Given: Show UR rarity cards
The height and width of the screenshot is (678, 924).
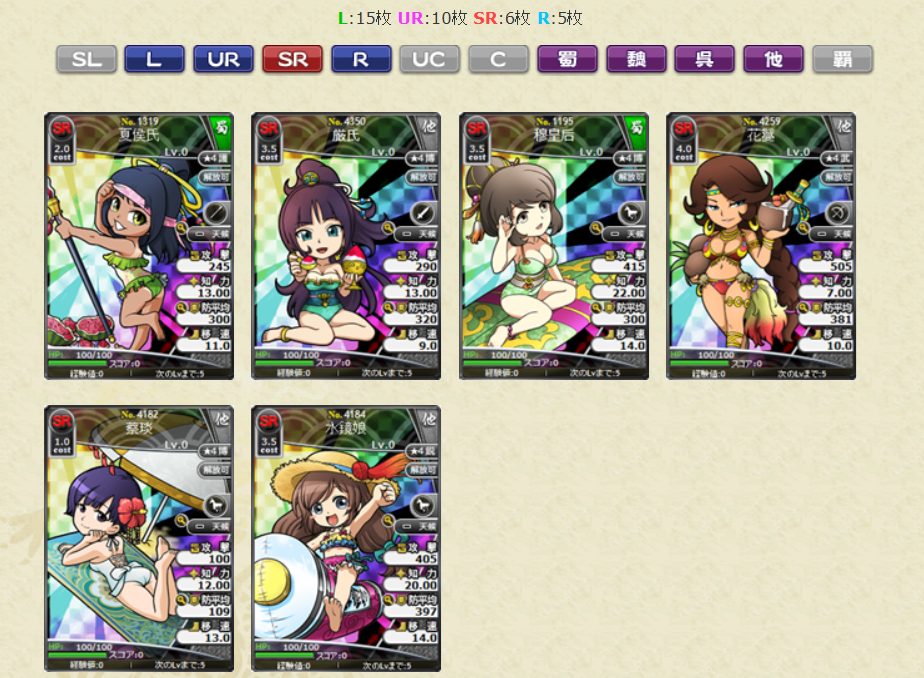Looking at the screenshot, I should (223, 59).
